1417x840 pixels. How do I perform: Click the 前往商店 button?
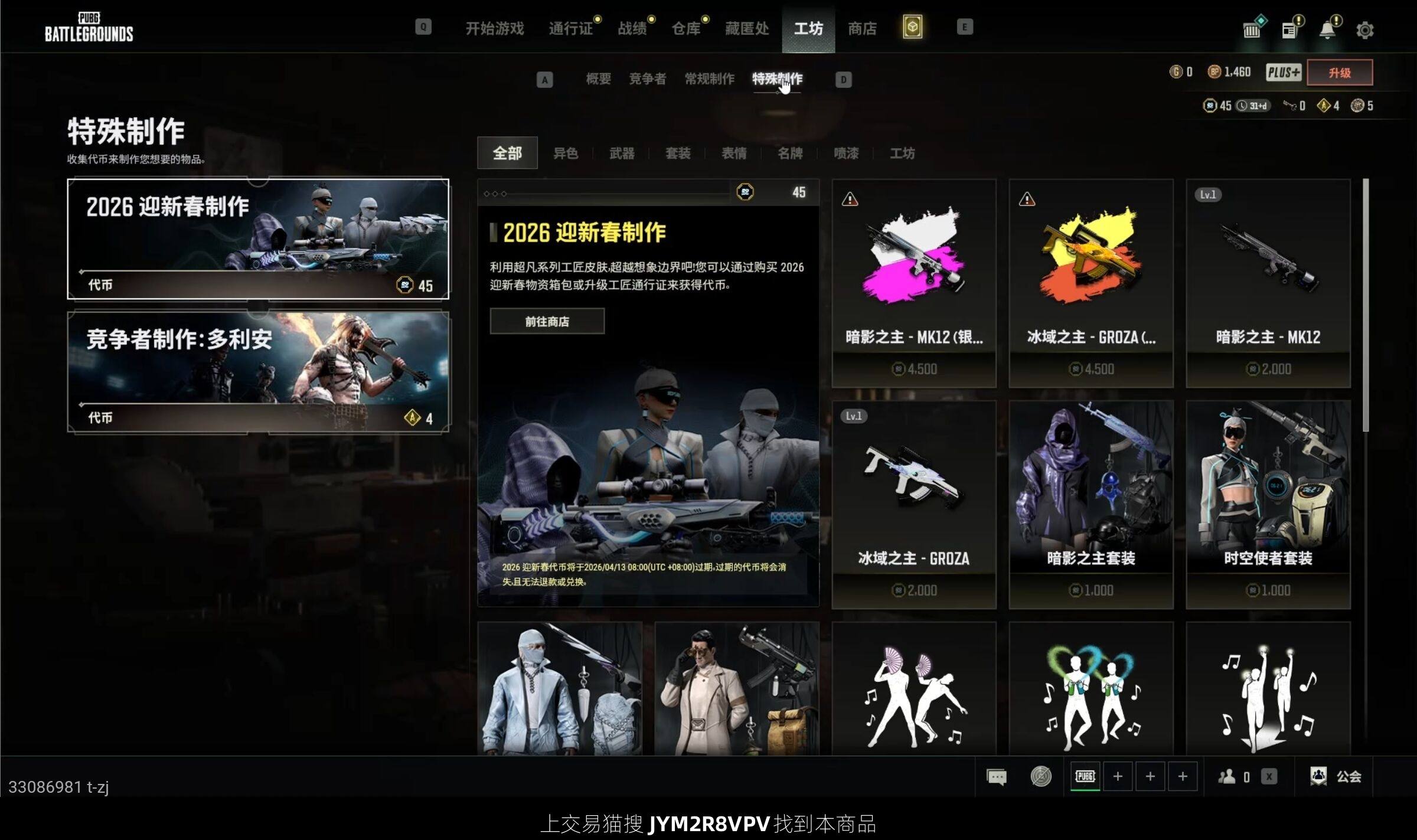547,322
